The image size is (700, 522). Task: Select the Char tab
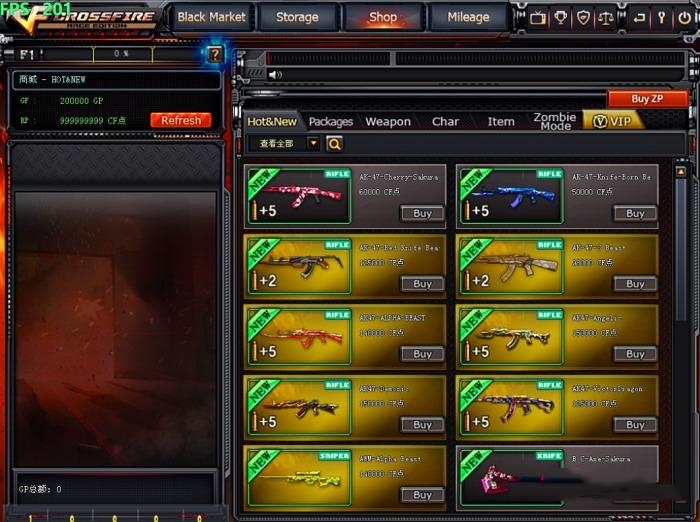click(445, 121)
